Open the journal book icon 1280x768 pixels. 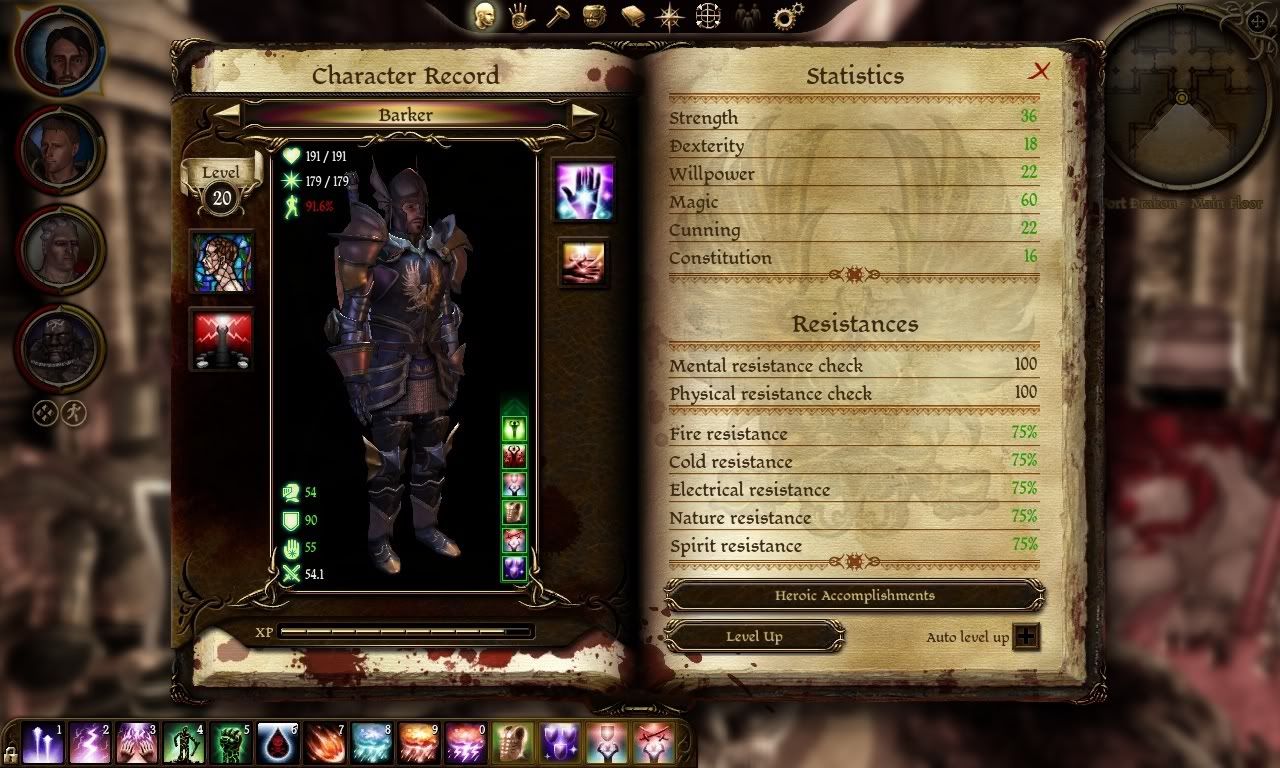pyautogui.click(x=632, y=15)
